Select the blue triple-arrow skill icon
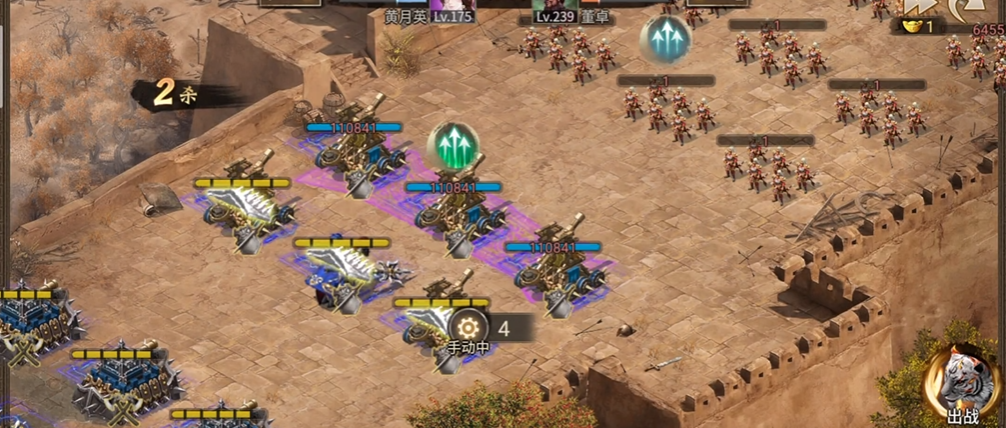Screen dimensions: 1006x428 (x=664, y=41)
